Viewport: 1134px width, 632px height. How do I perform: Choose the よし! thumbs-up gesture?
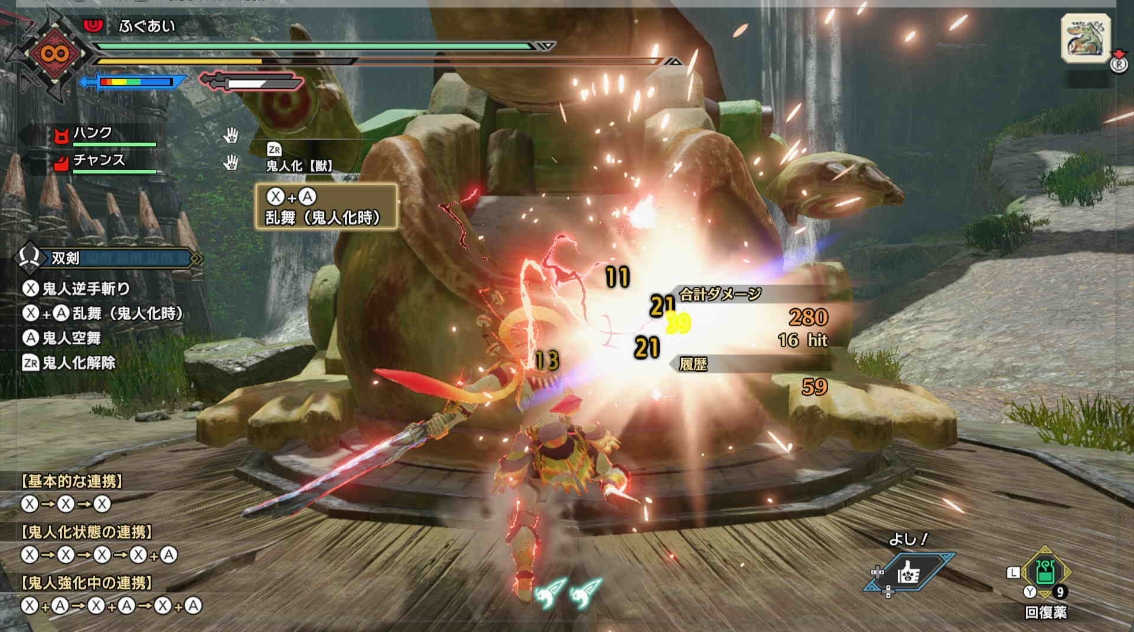click(910, 572)
